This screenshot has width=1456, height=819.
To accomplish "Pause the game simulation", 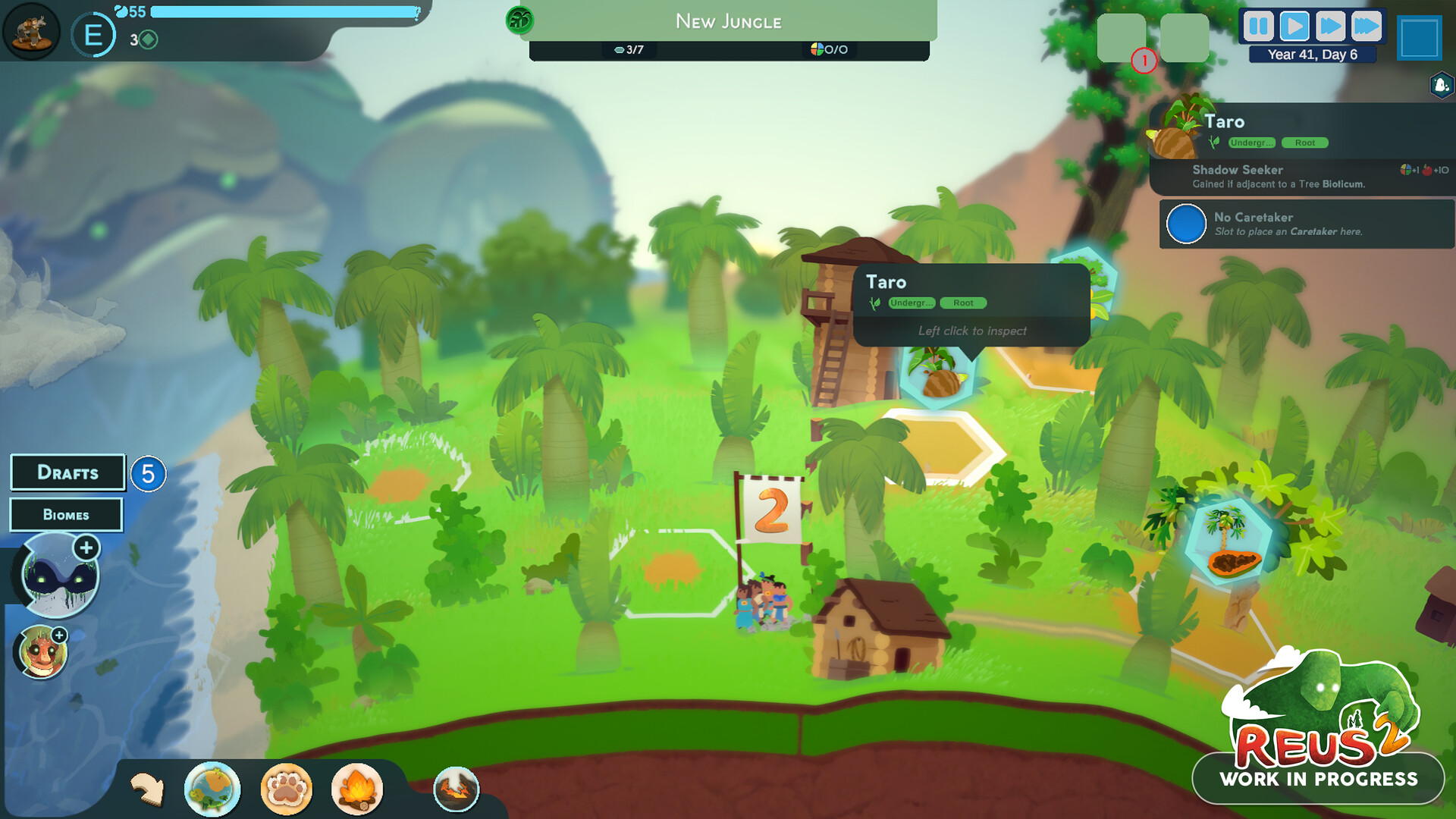I will point(1257,25).
